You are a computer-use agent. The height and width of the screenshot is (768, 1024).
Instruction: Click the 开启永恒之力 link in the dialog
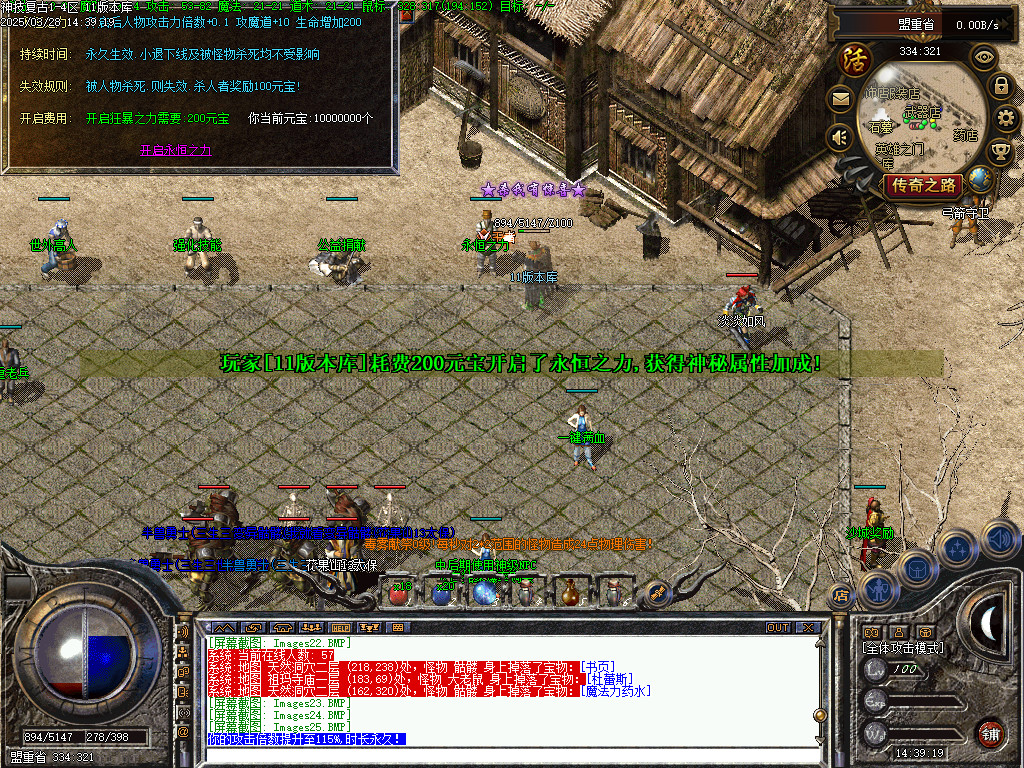click(175, 150)
